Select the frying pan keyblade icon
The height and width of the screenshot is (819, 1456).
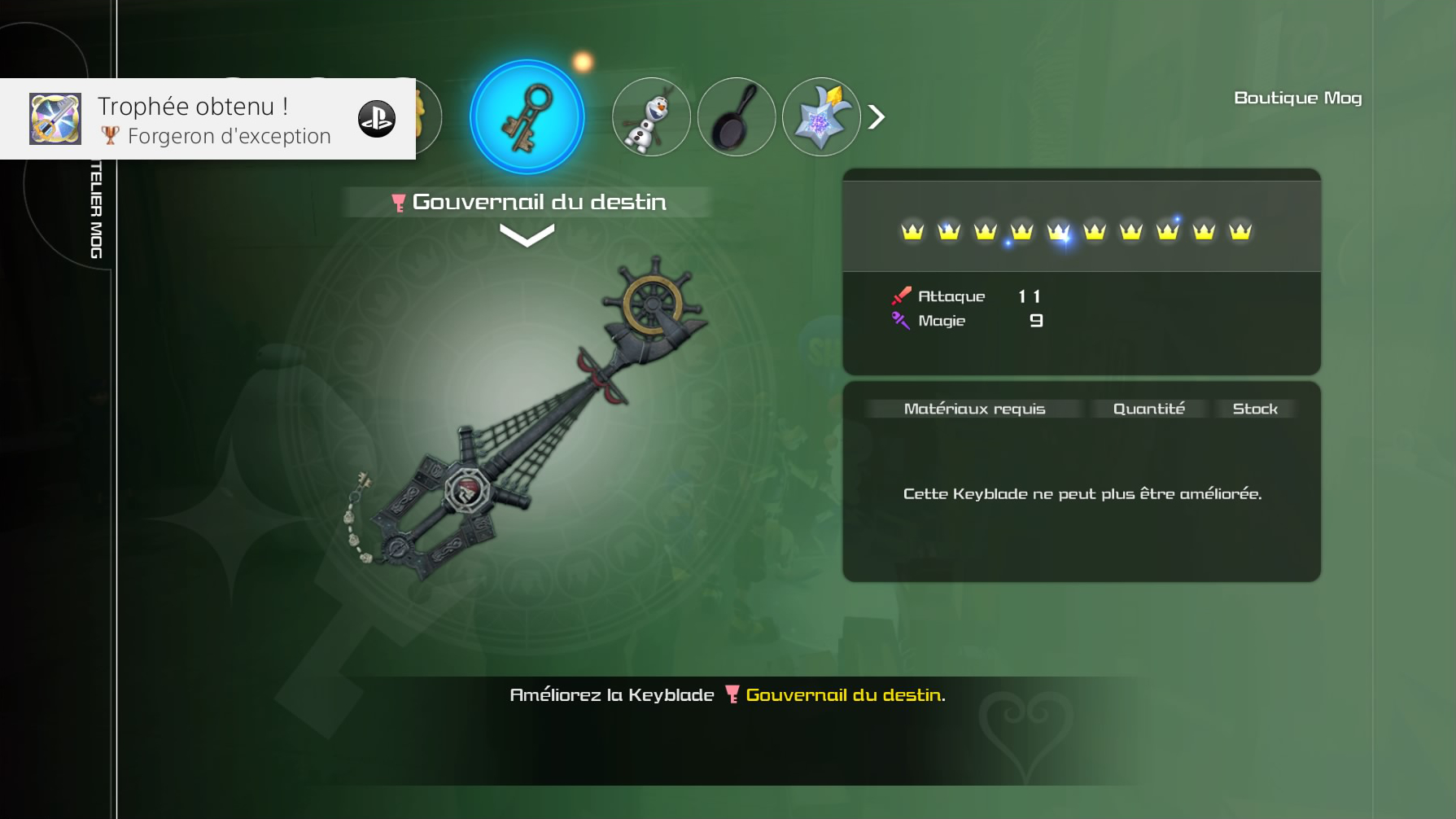coord(736,117)
